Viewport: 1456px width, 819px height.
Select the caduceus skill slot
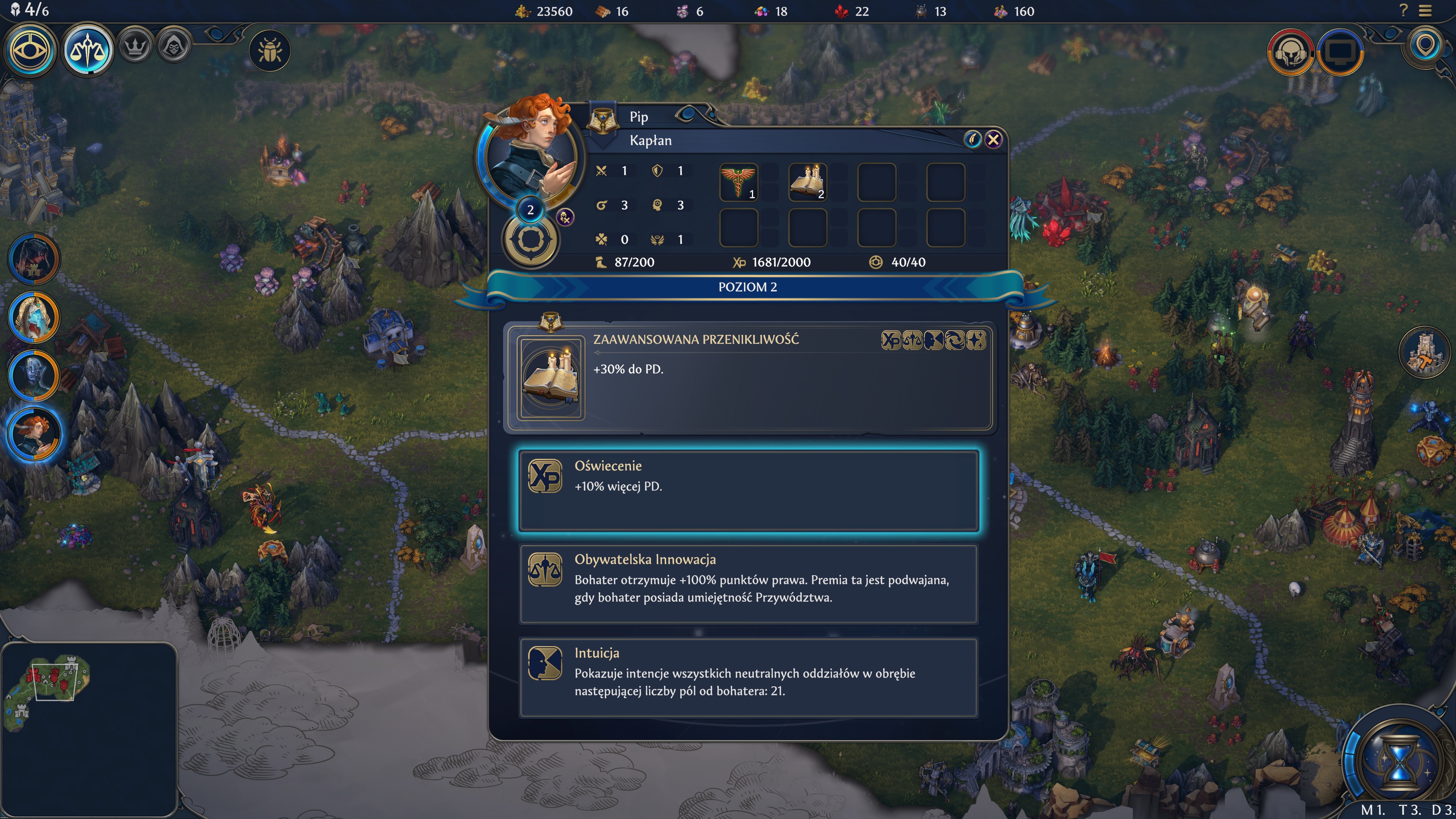[x=738, y=182]
